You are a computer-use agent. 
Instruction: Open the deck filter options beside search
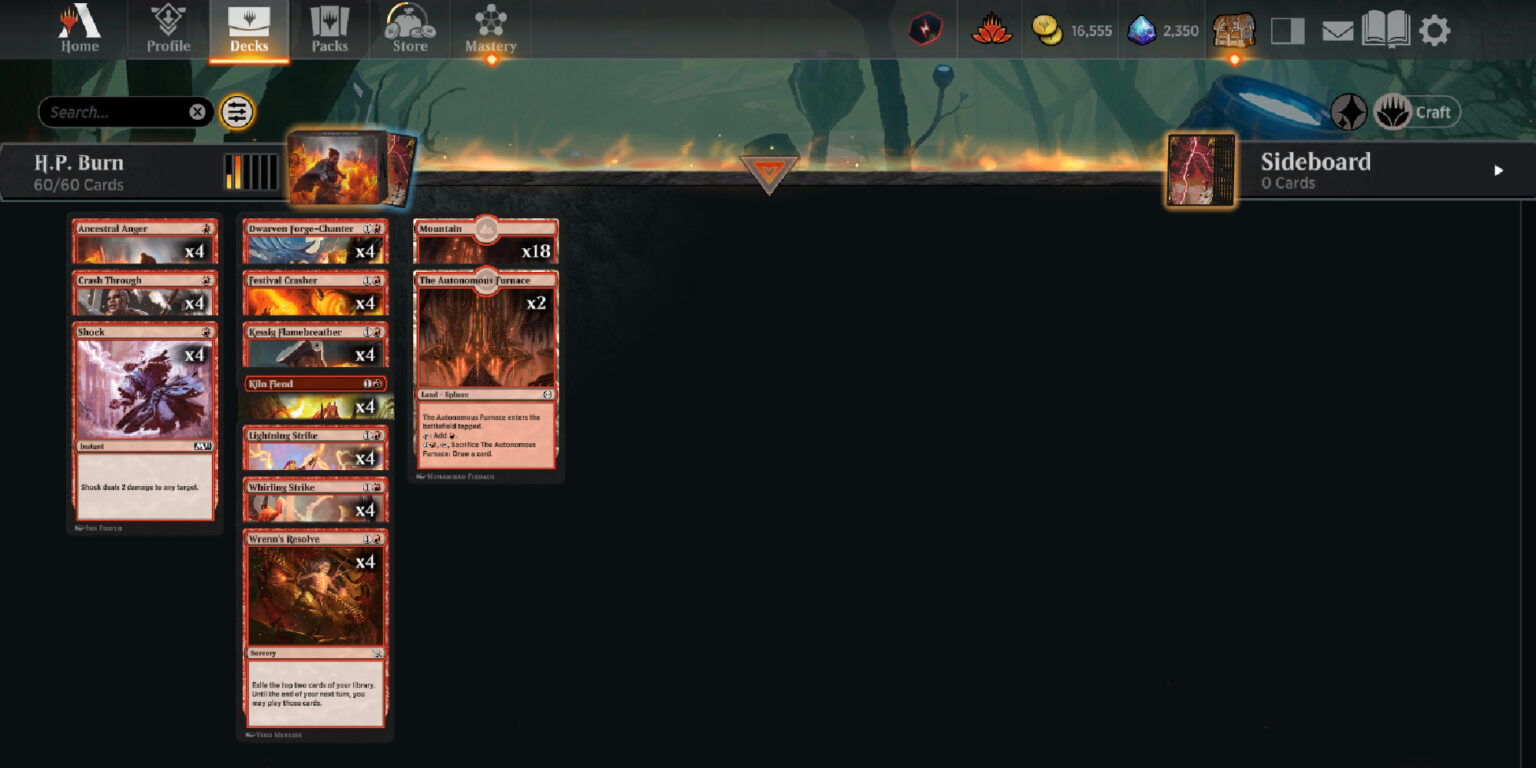coord(237,112)
